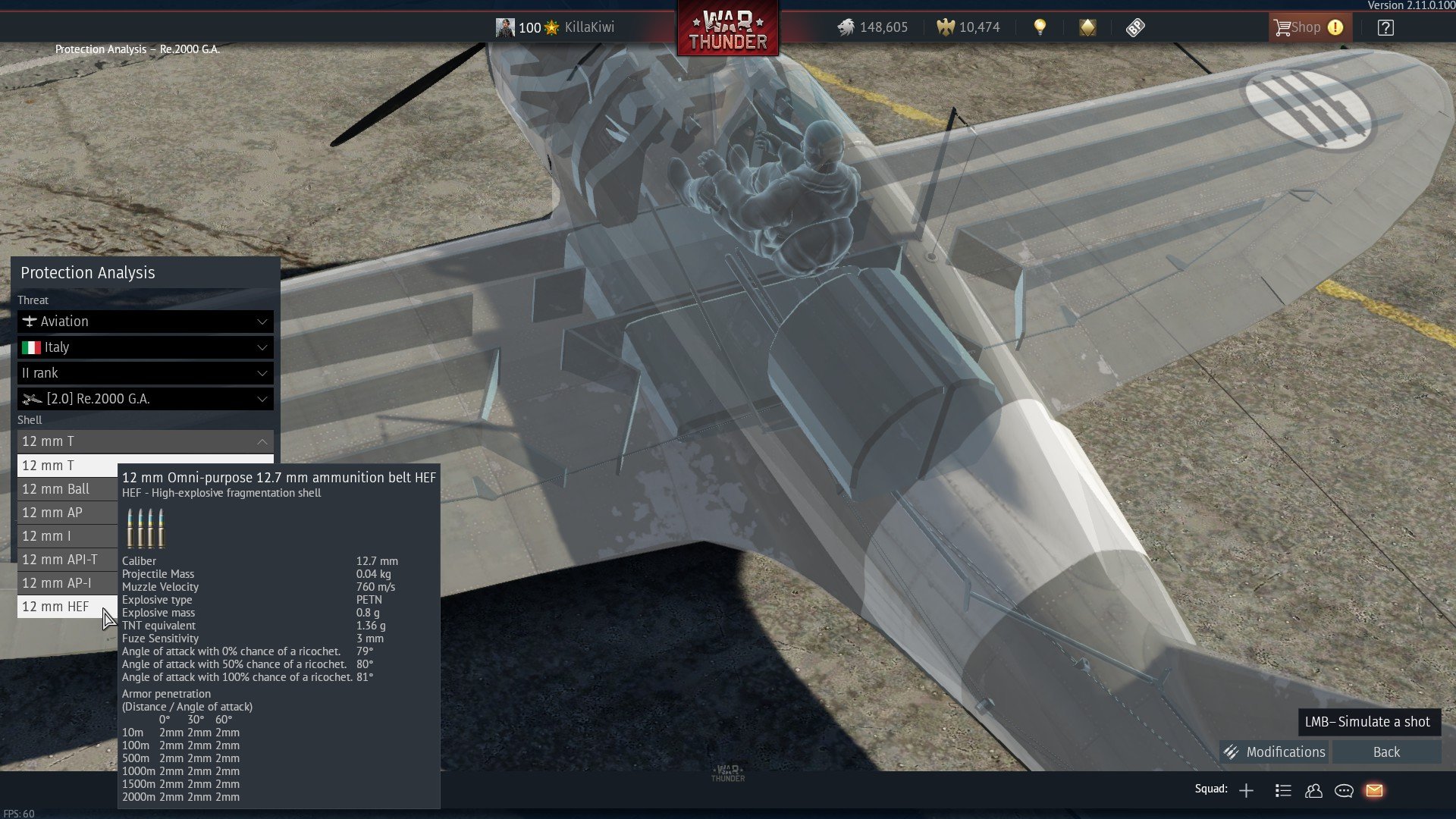Add a squad member with the plus
Screen dimensions: 1456x819
tap(1246, 791)
